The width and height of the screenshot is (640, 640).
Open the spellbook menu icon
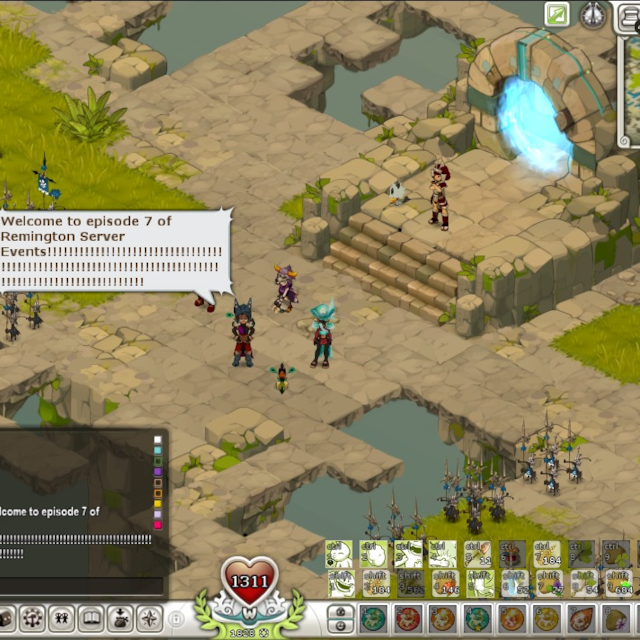pyautogui.click(x=91, y=618)
